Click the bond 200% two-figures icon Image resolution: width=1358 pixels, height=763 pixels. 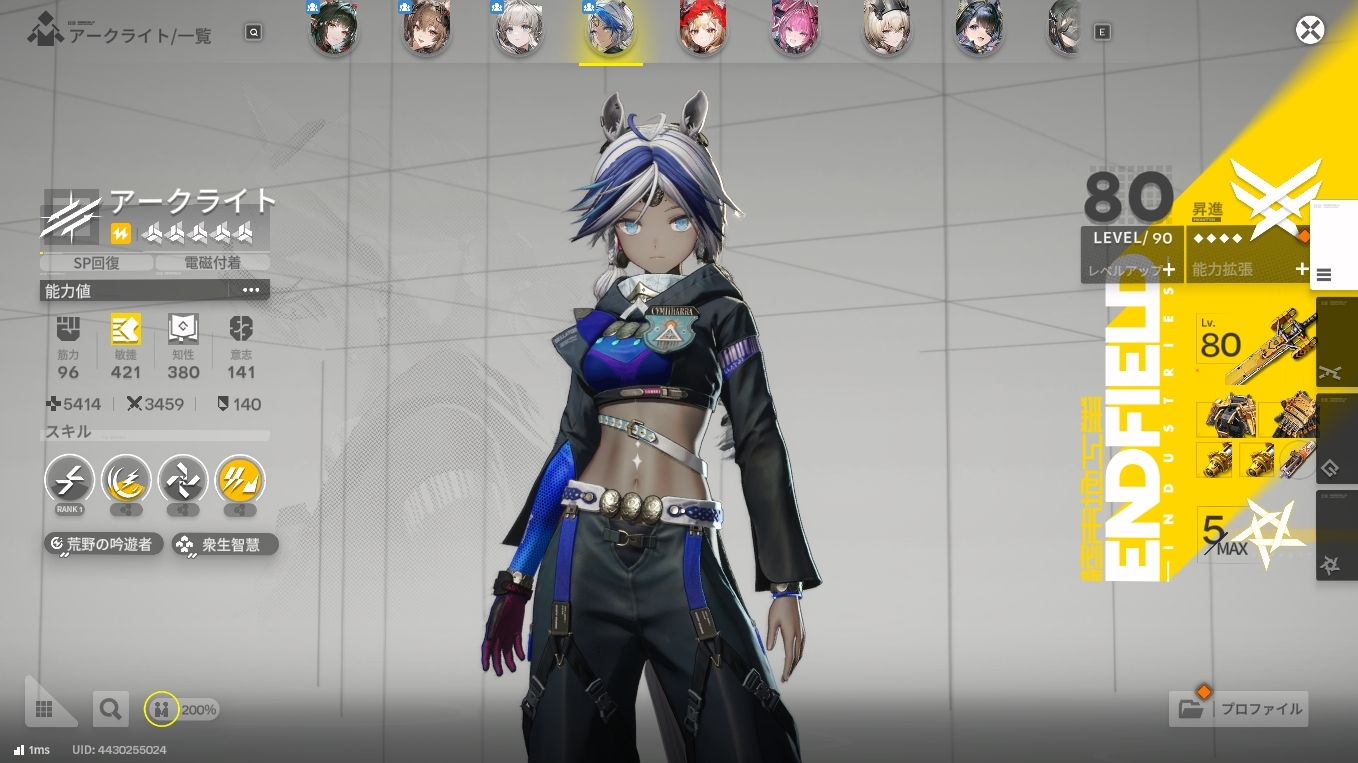coord(161,710)
